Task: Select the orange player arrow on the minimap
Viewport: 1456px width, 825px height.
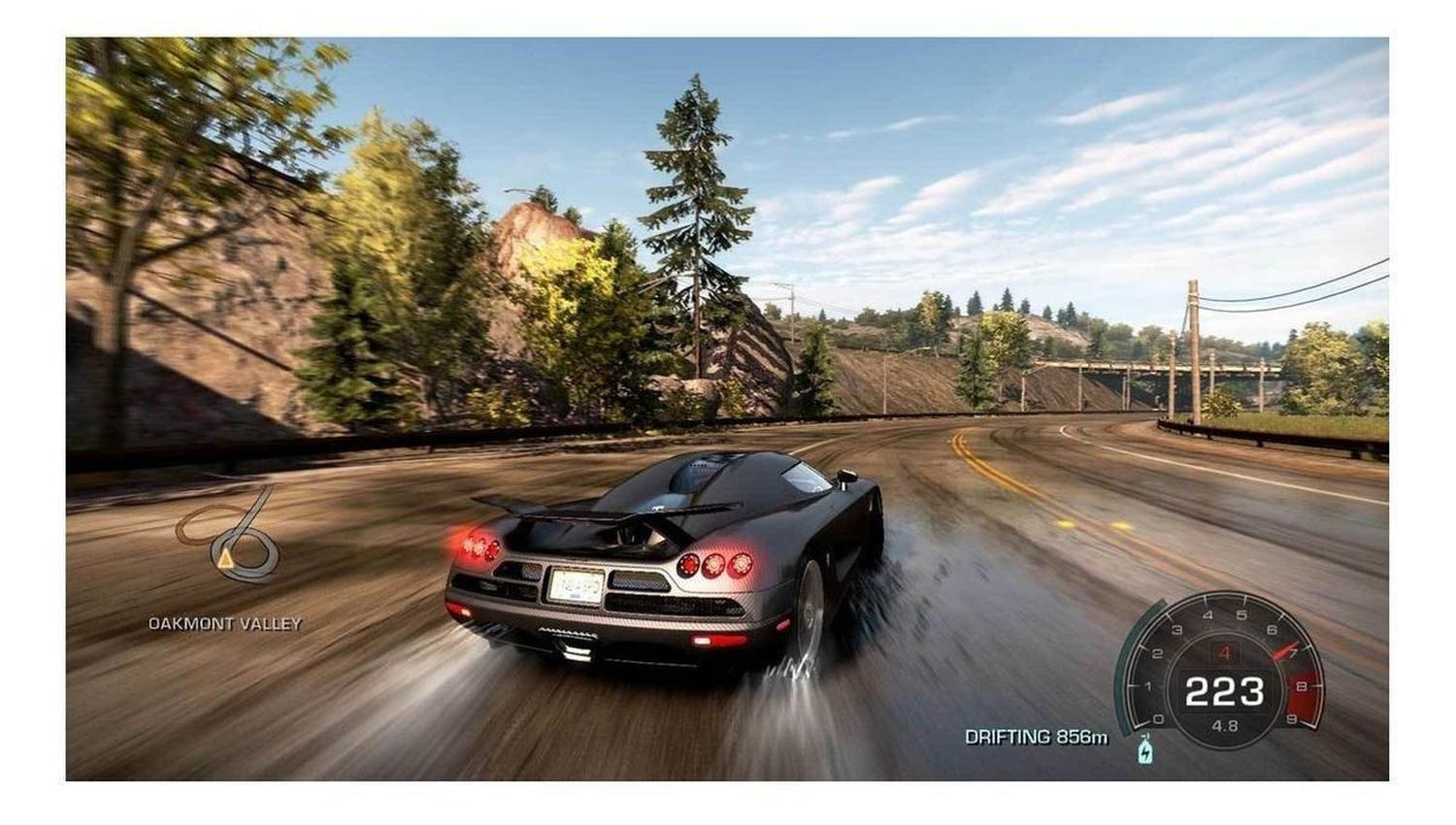Action: click(225, 558)
